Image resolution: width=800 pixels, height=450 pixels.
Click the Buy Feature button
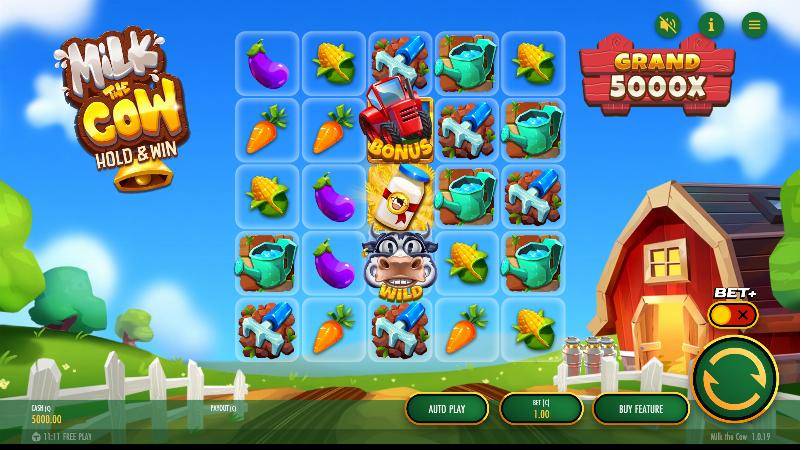point(641,408)
